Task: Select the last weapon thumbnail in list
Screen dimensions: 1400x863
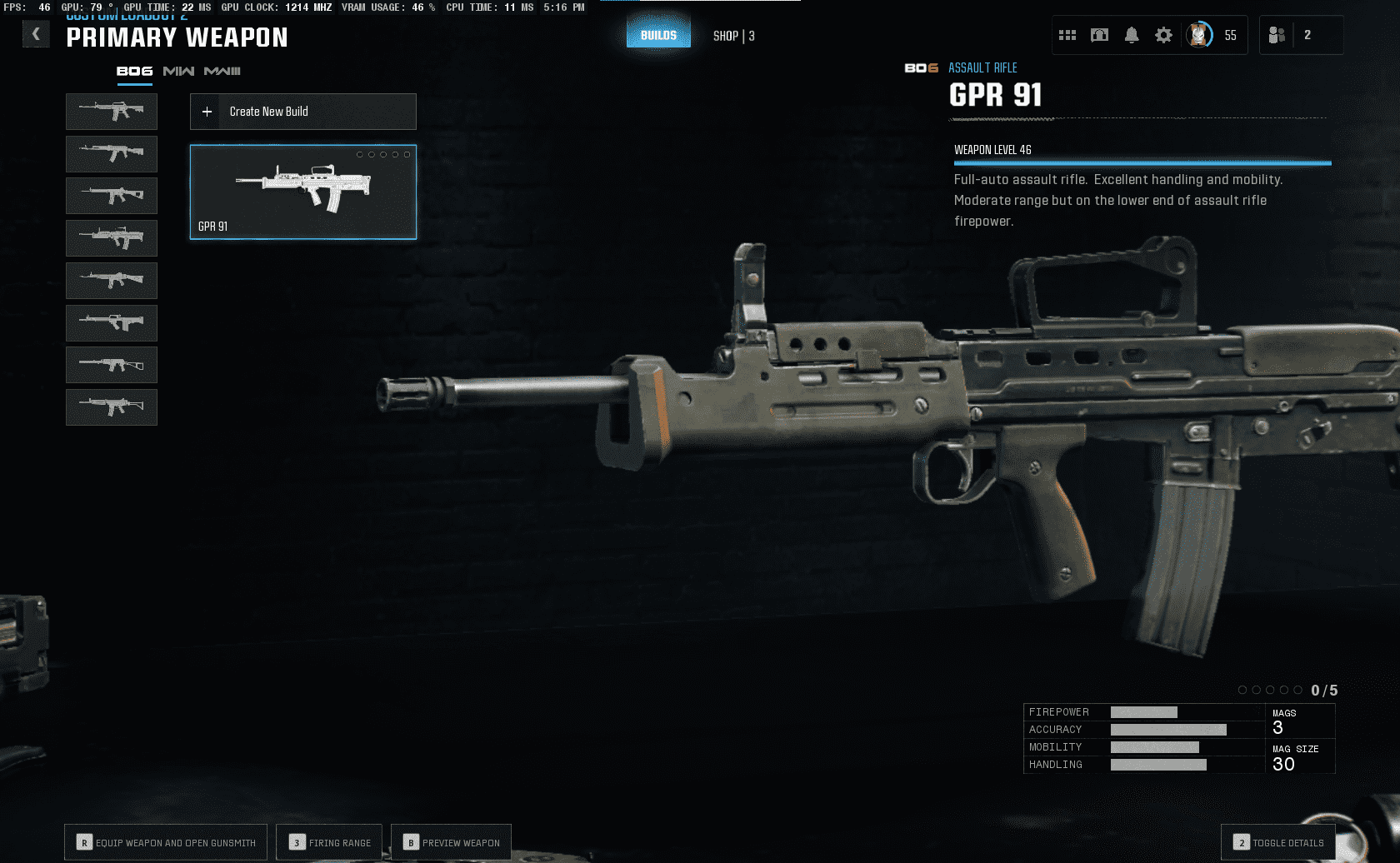Action: tap(112, 407)
